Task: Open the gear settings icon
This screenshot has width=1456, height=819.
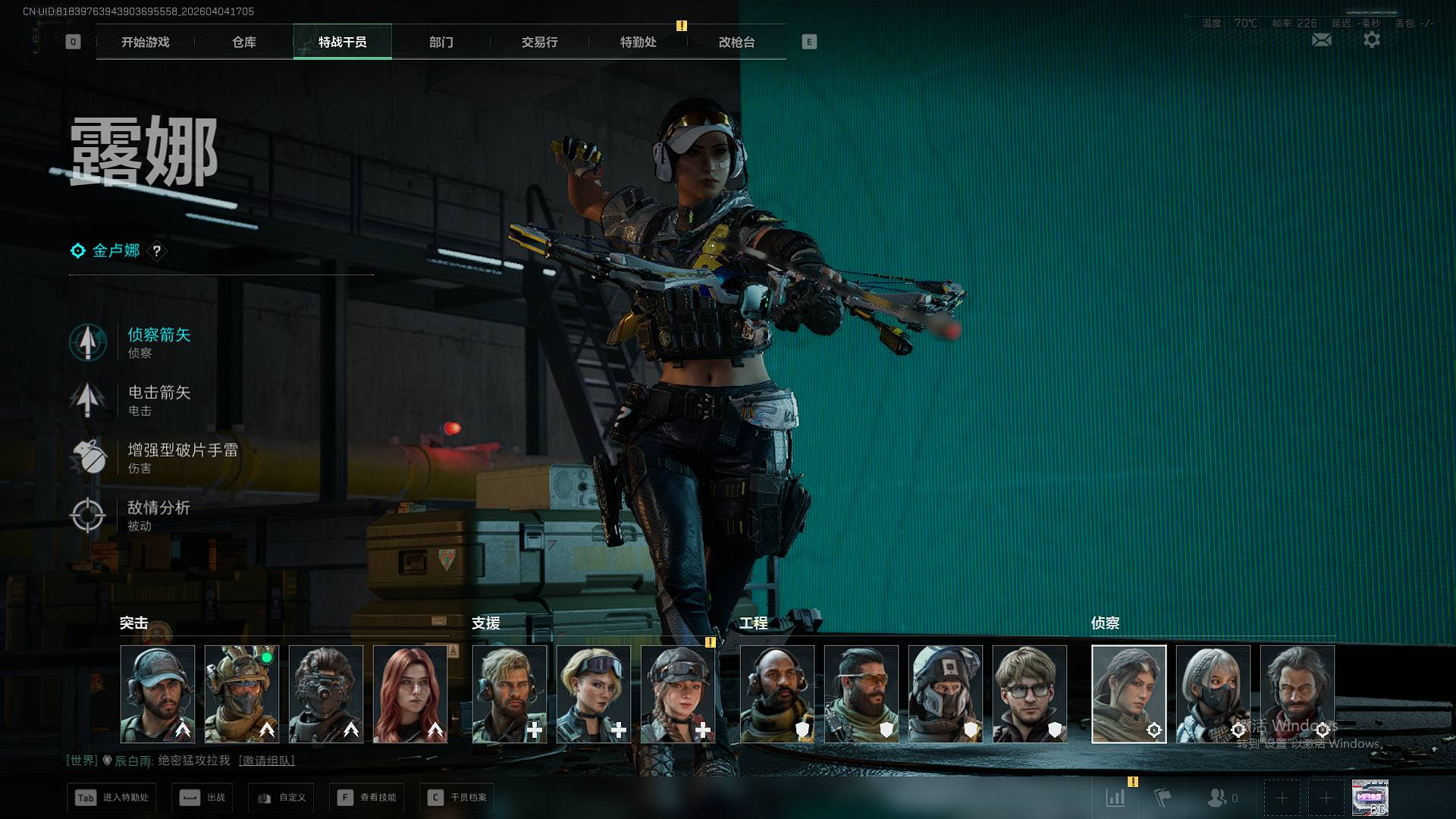Action: [x=1371, y=40]
